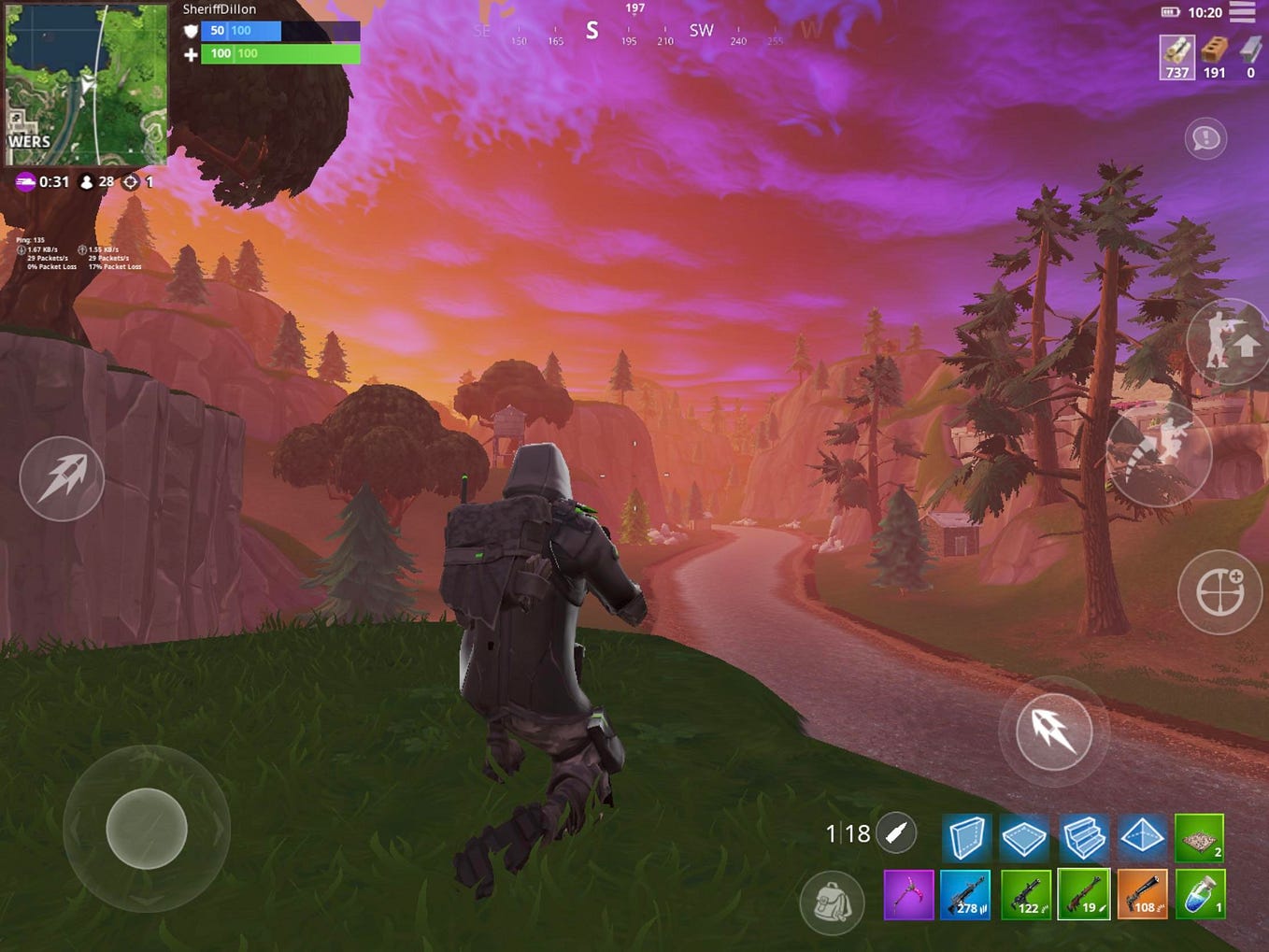Switch to metal materials showing 0
Image resolution: width=1269 pixels, height=952 pixels.
pyautogui.click(x=1249, y=57)
